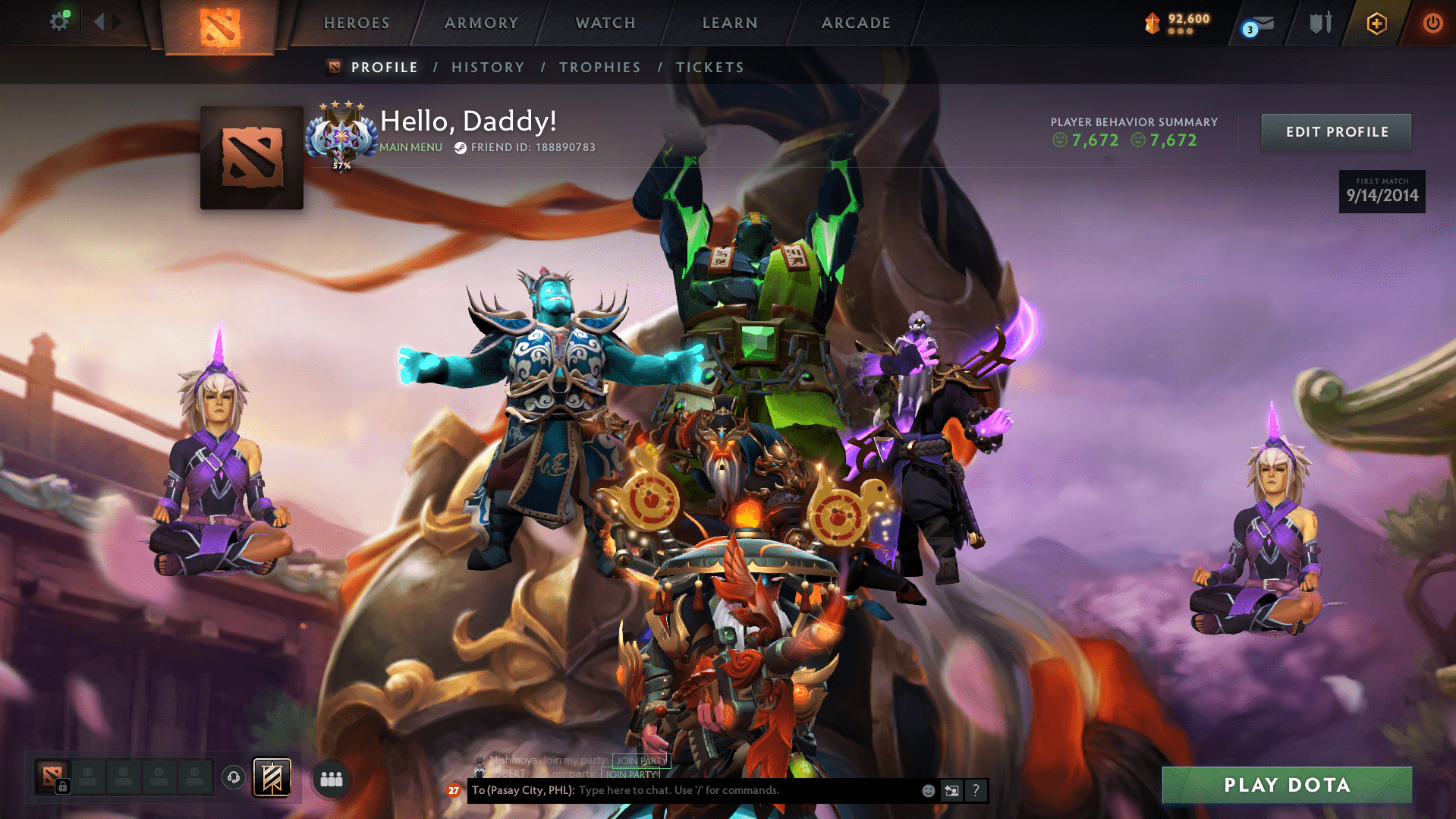Open settings with the gear icon
This screenshot has width=1456, height=819.
pyautogui.click(x=59, y=20)
